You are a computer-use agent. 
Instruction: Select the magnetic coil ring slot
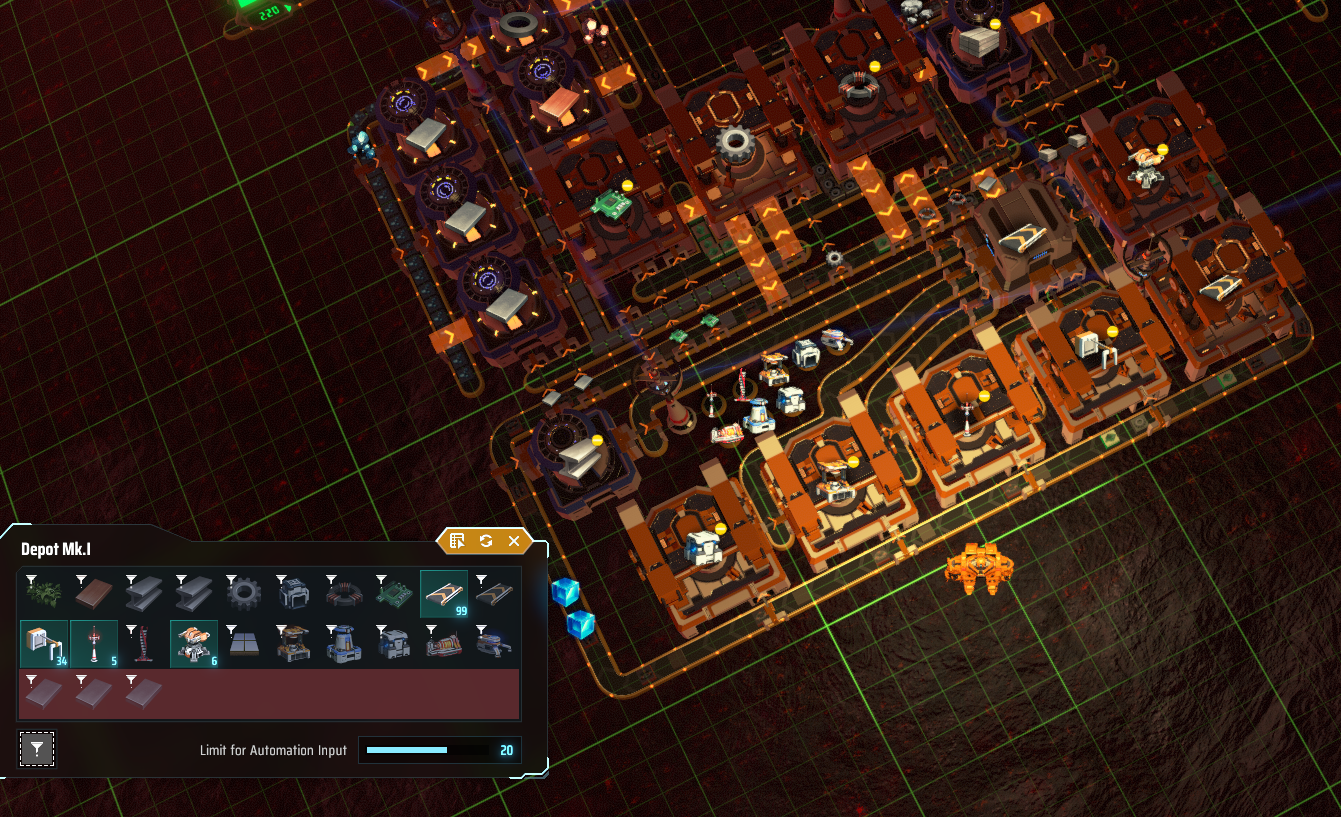344,594
